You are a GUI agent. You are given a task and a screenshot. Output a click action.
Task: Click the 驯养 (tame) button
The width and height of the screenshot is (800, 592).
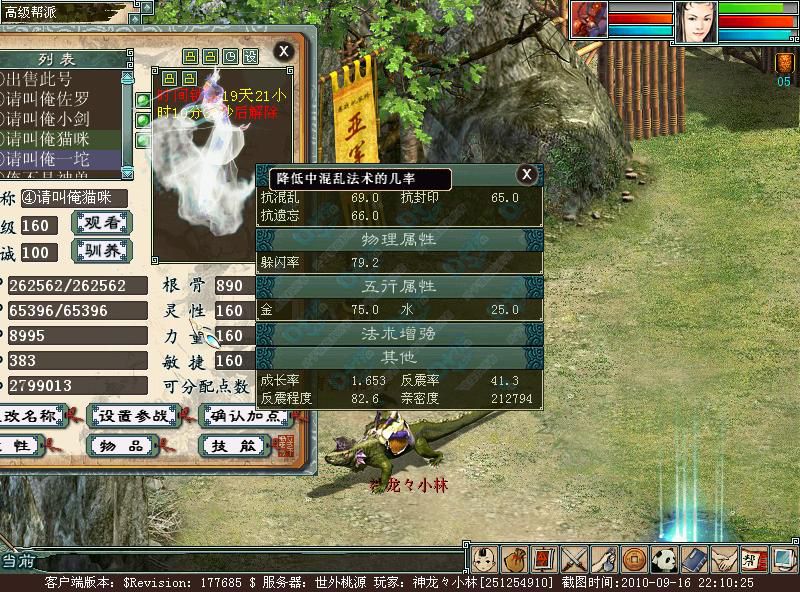(103, 250)
